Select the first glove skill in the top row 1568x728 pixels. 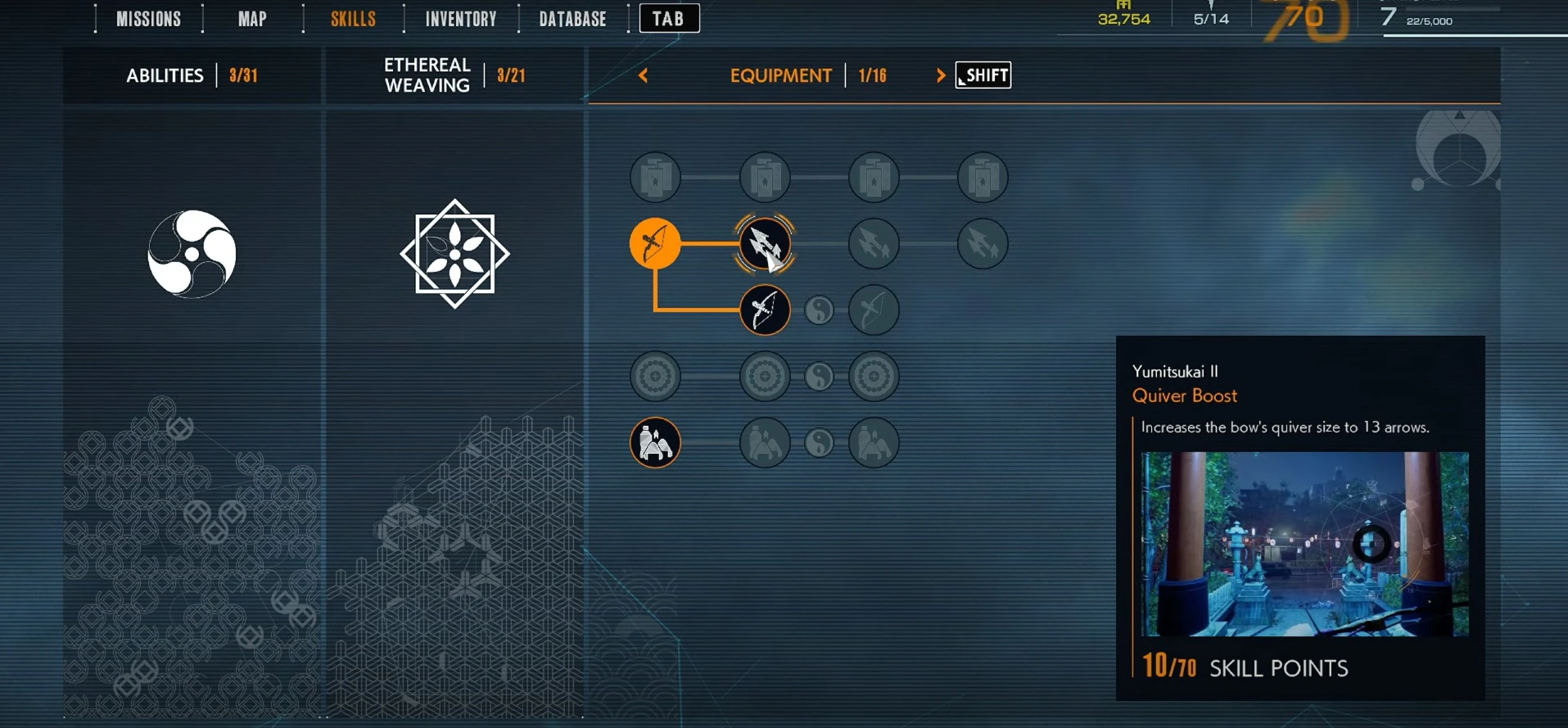[655, 177]
